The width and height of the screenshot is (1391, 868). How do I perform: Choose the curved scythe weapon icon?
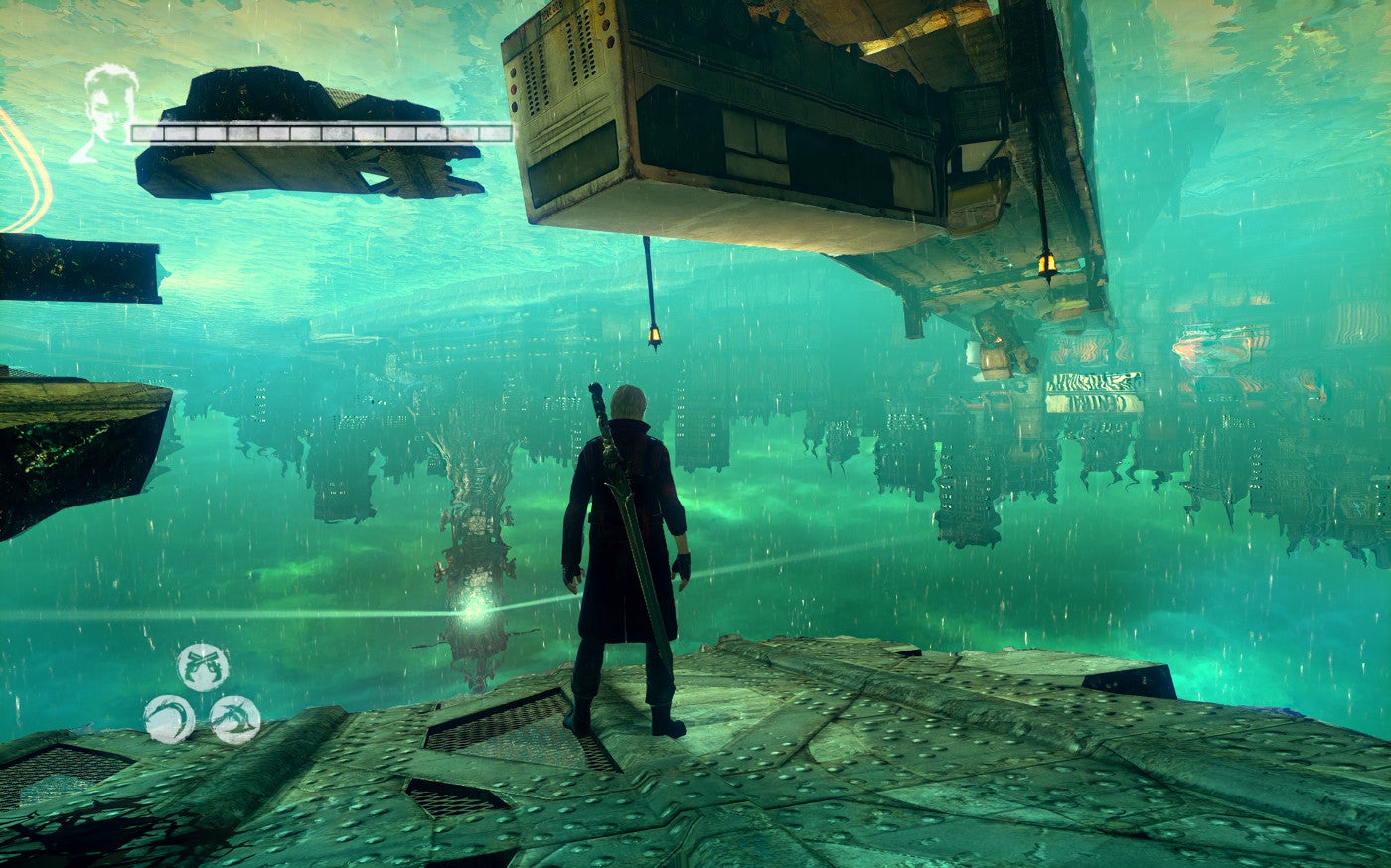pos(169,719)
